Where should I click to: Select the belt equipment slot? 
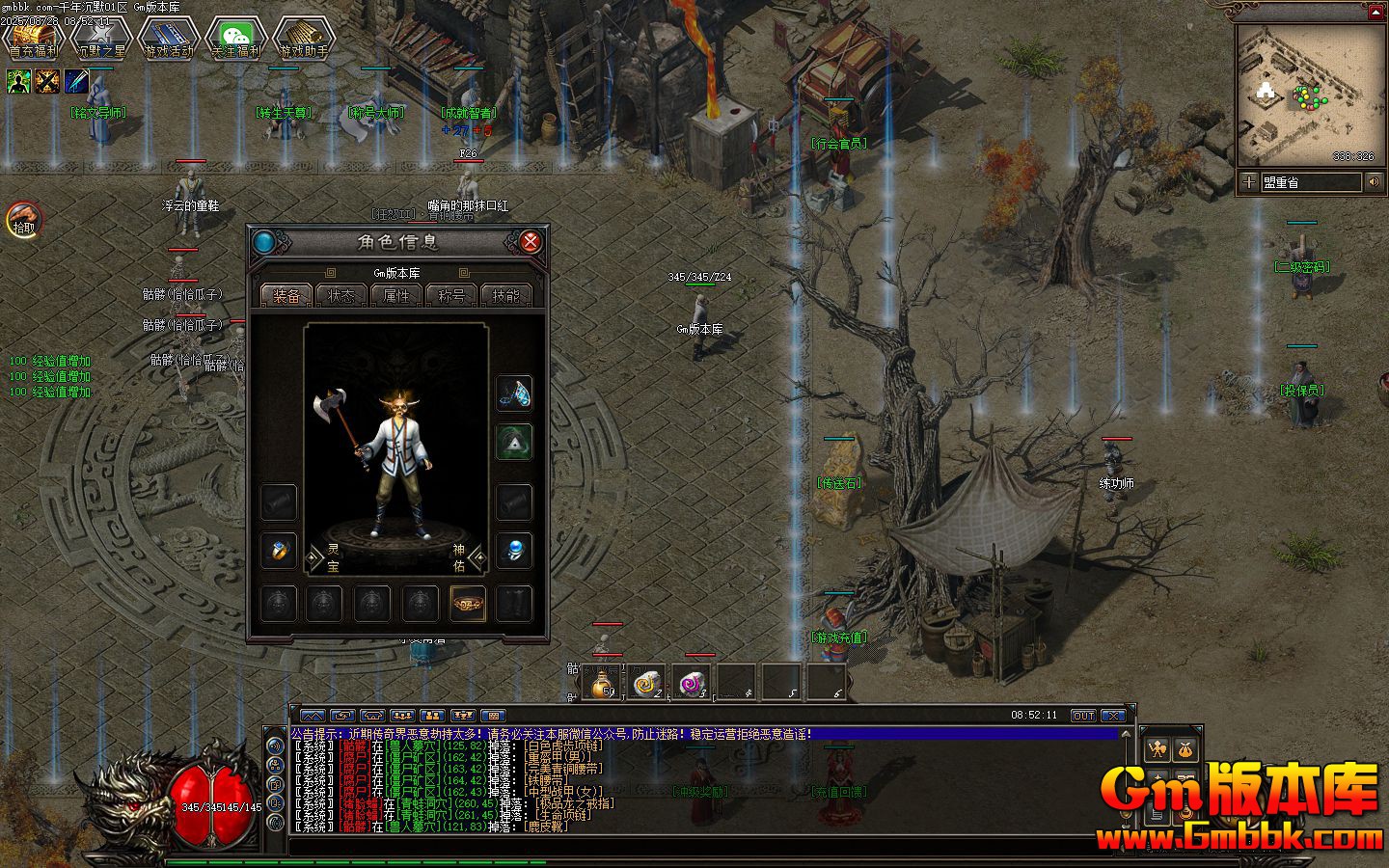[x=468, y=604]
